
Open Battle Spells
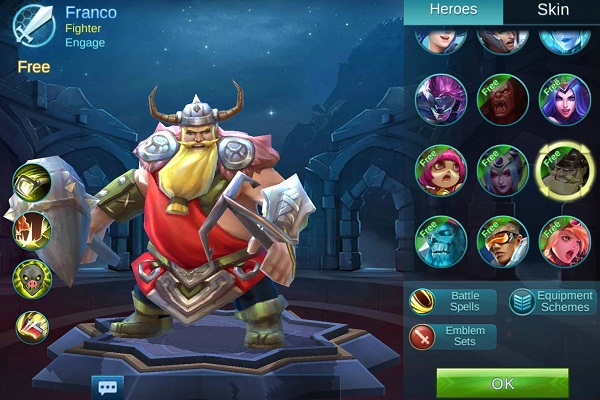(452, 301)
